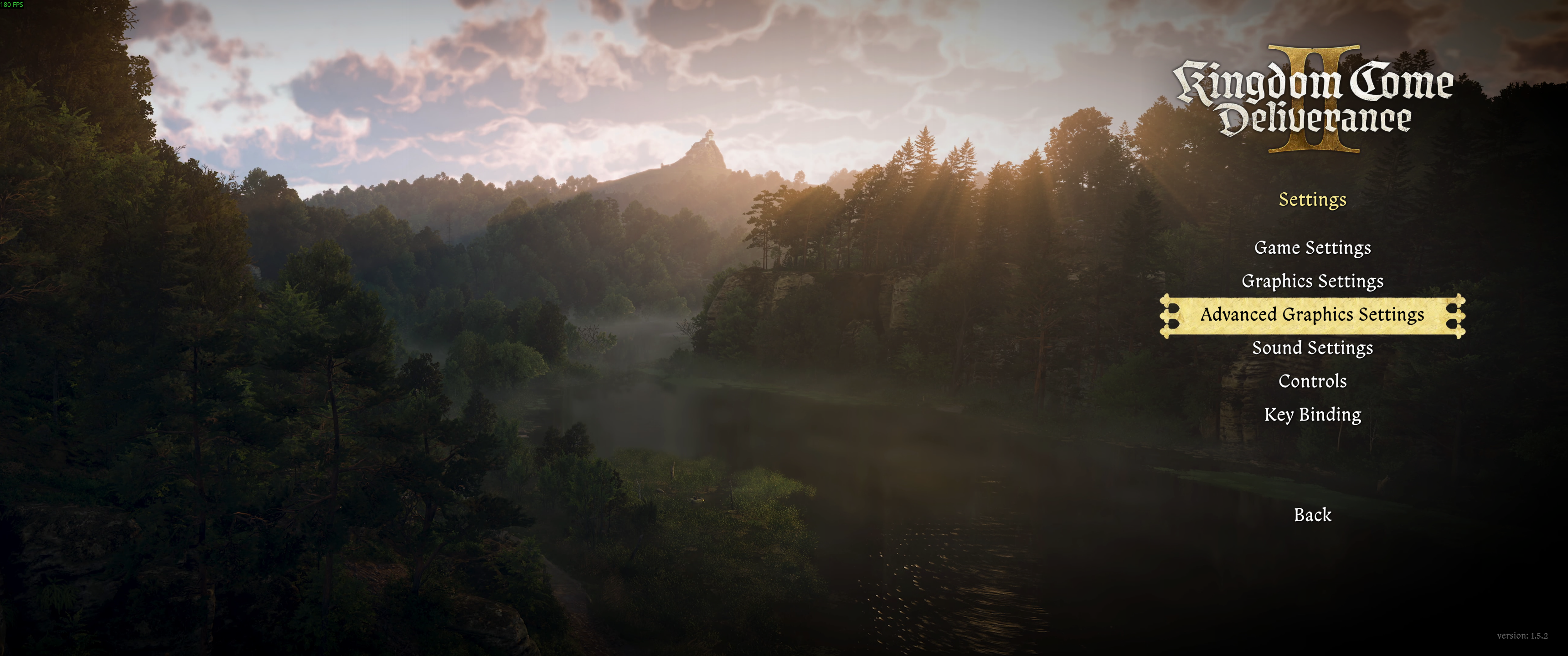Open Controls
Screen dimensions: 1568x656
pos(1312,381)
